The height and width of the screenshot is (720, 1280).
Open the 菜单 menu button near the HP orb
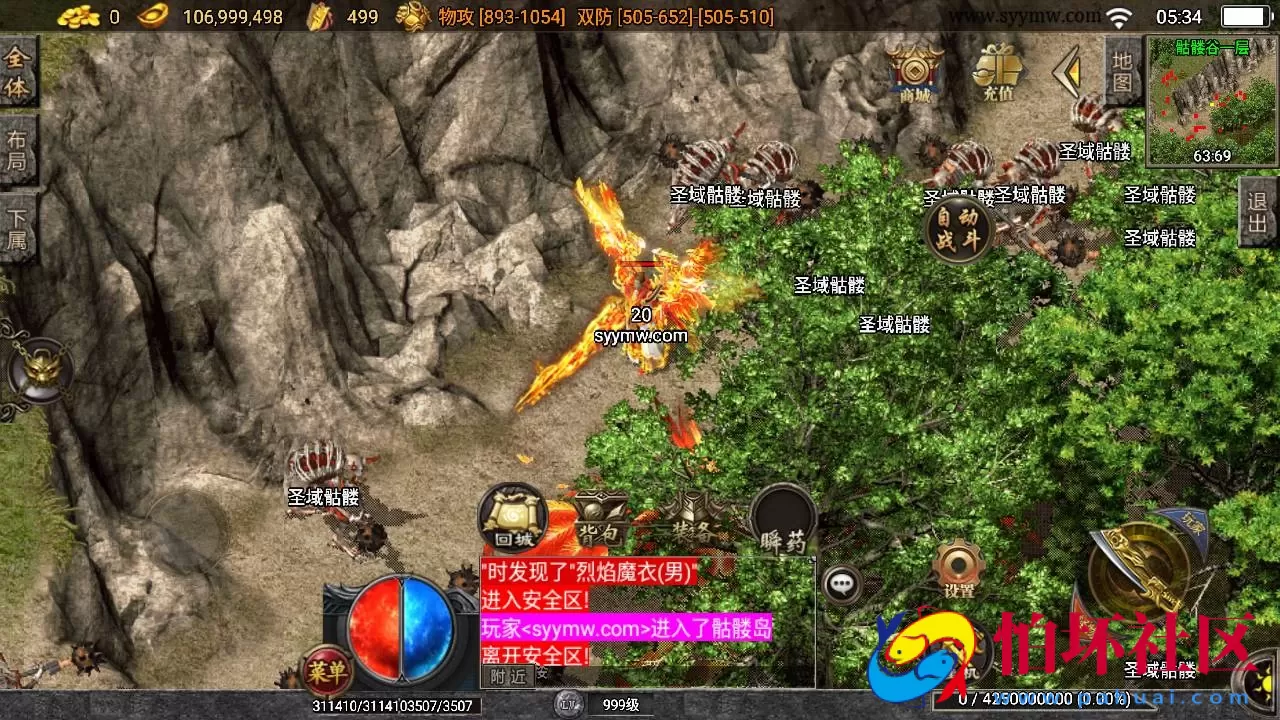tap(326, 674)
